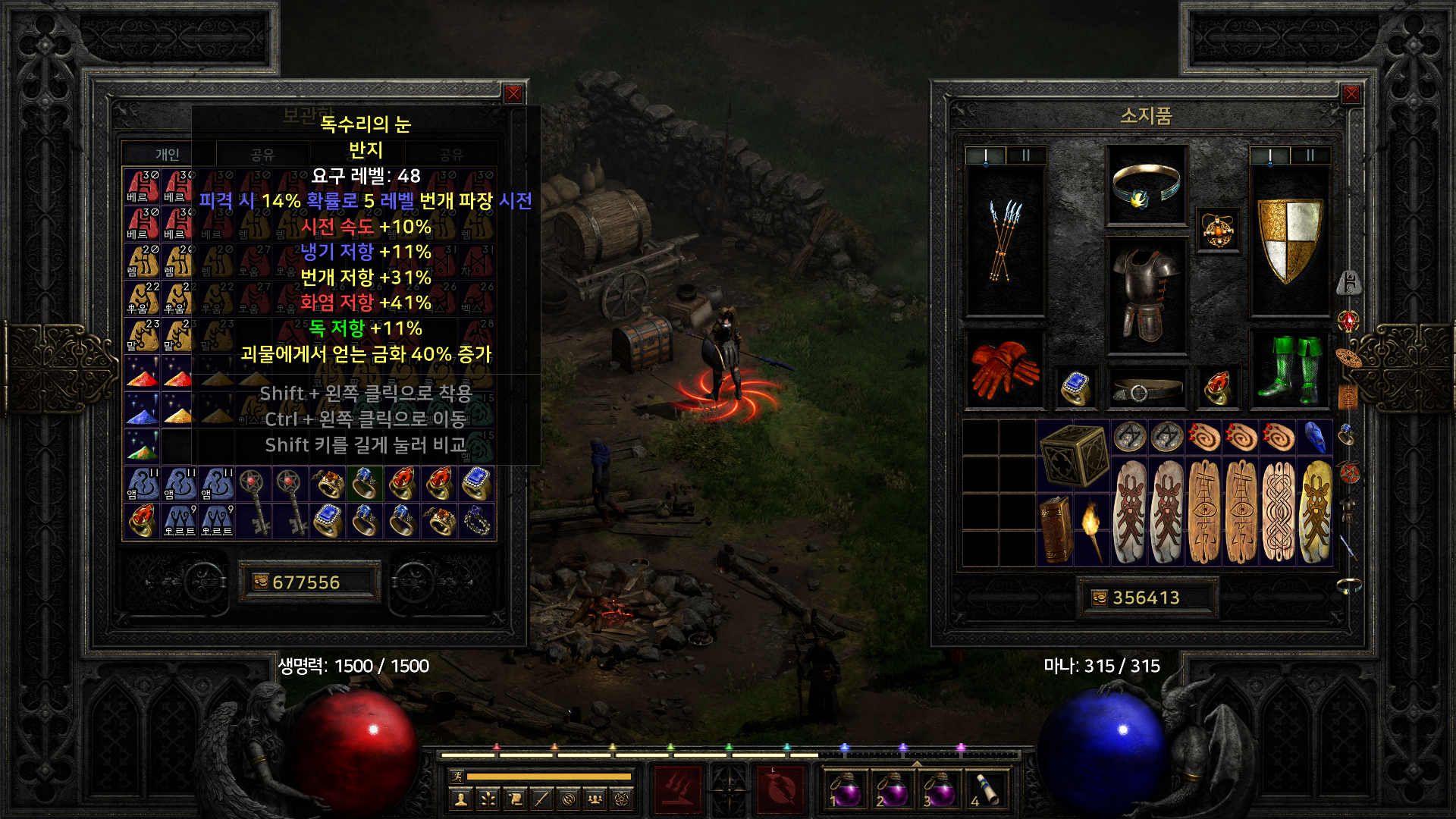This screenshot has height=819, width=1456.
Task: Select the equipped heraldic shield
Action: click(x=1289, y=240)
